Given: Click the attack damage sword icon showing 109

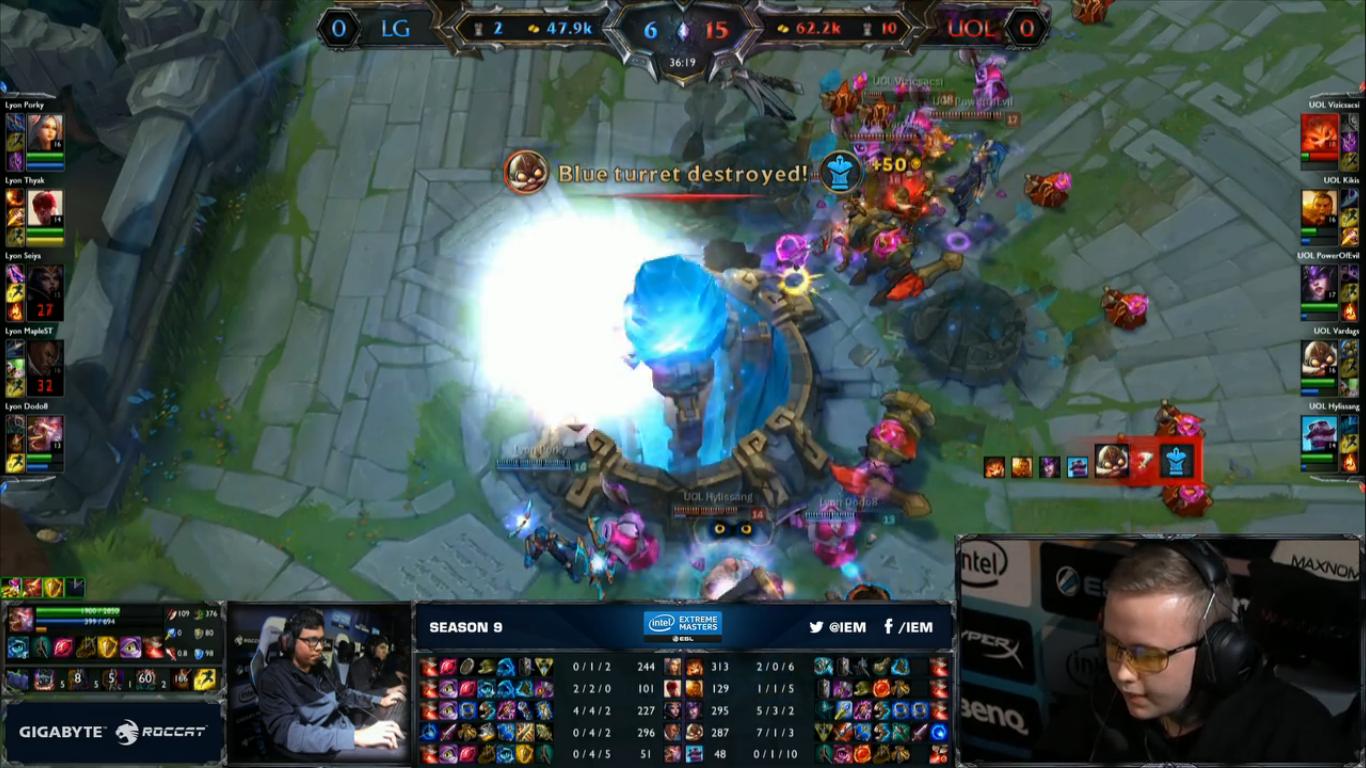Looking at the screenshot, I should [172, 614].
